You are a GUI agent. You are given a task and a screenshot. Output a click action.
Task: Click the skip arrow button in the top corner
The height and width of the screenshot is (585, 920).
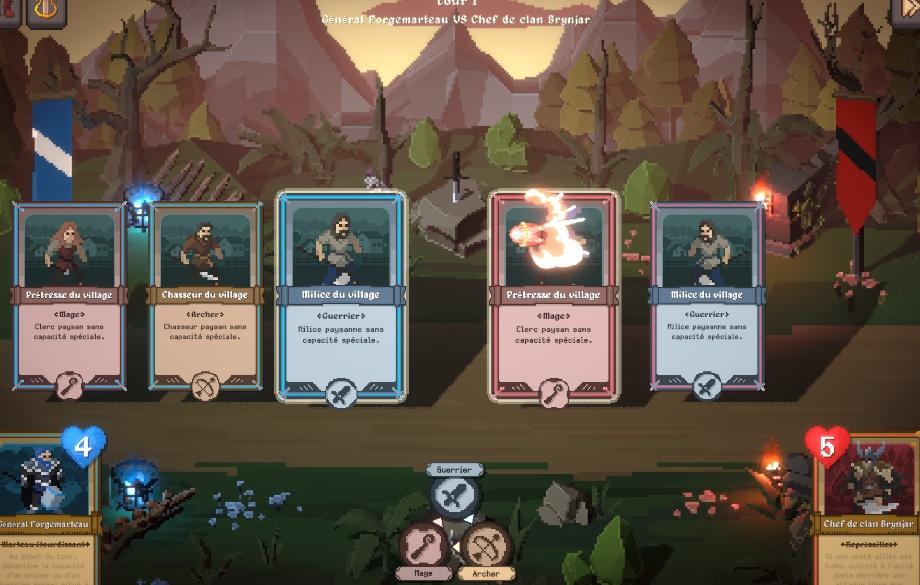(x=905, y=10)
